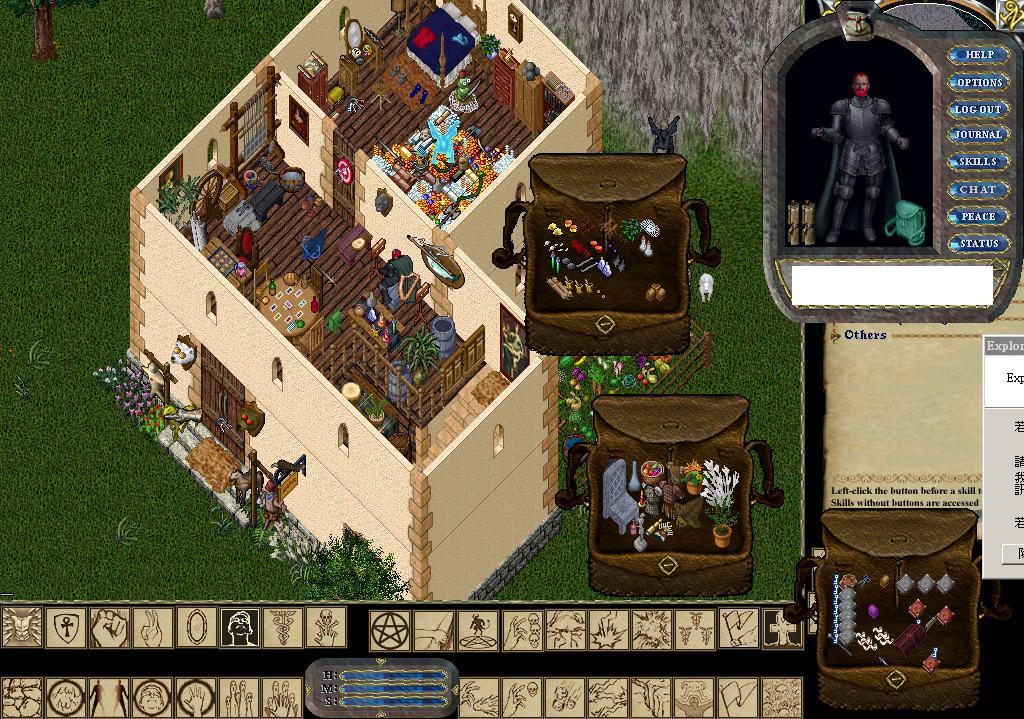Image resolution: width=1024 pixels, height=719 pixels.
Task: Open the HELP menu on the paperdoll
Action: pyautogui.click(x=978, y=55)
